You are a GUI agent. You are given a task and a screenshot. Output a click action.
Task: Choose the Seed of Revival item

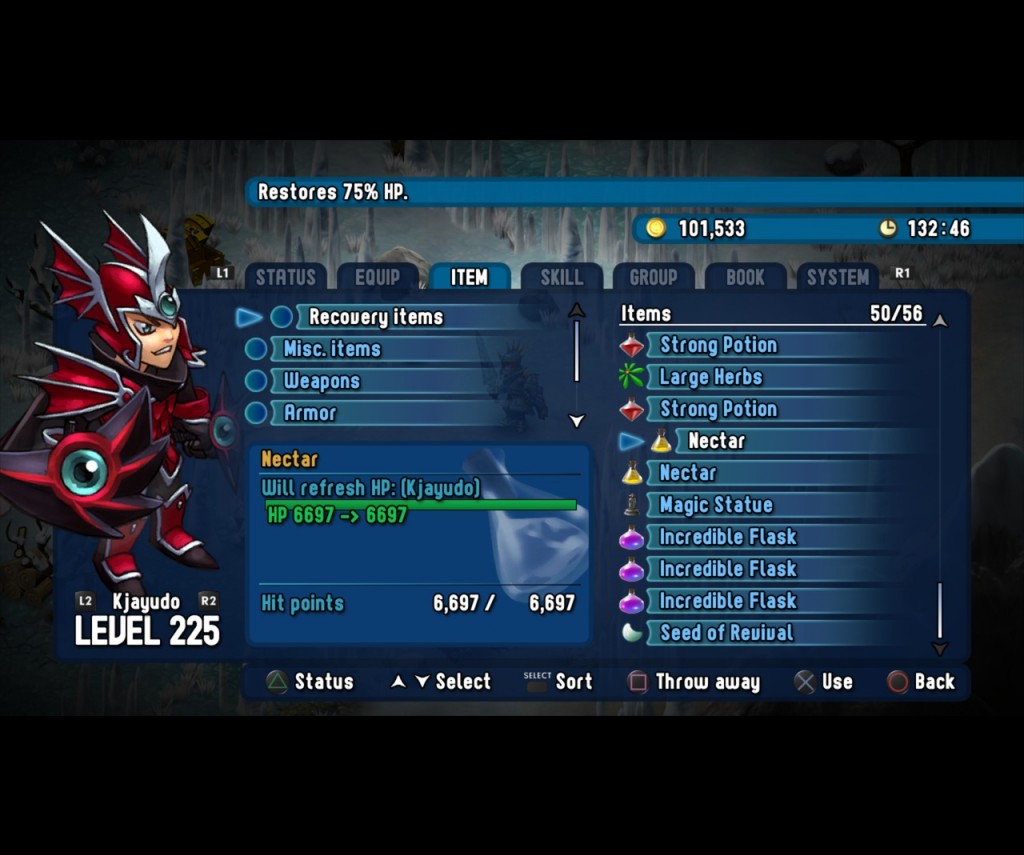726,633
